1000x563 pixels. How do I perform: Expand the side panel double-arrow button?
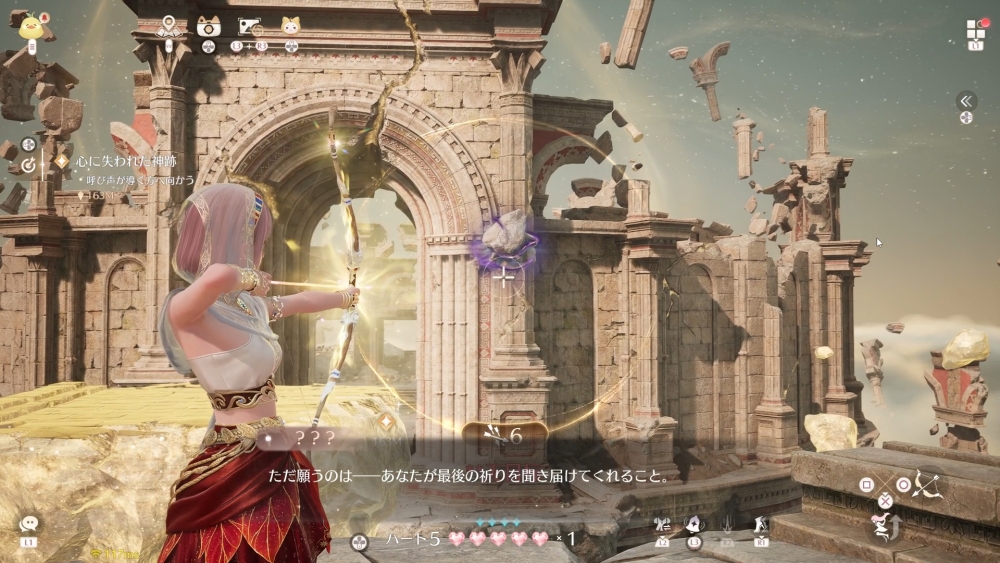pyautogui.click(x=966, y=100)
